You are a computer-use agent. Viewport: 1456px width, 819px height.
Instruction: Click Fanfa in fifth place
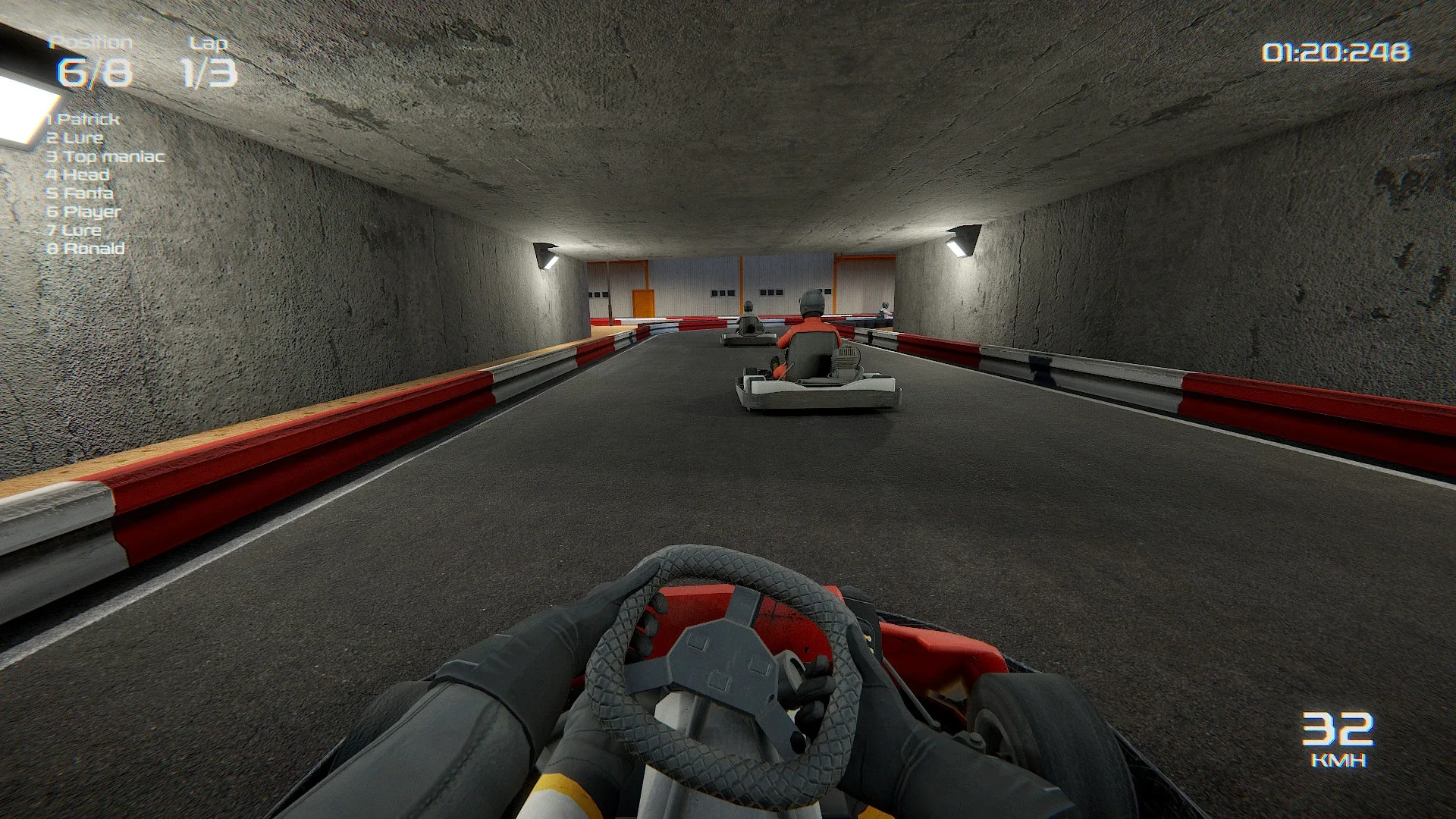[x=79, y=193]
